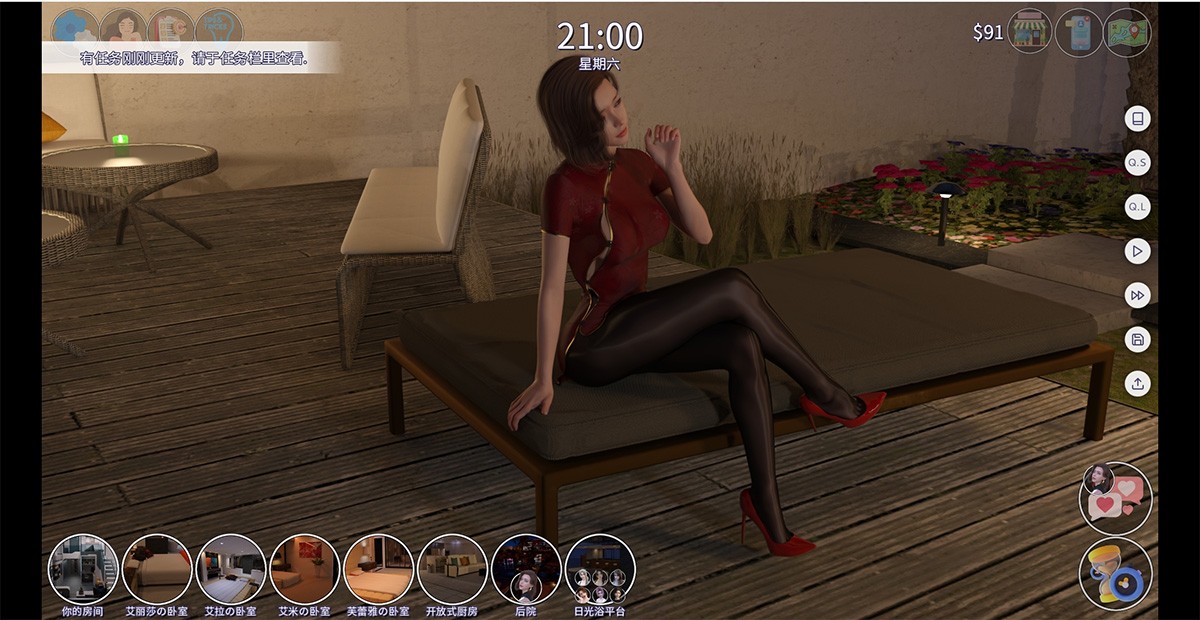Go to 你的房间 (your room)
Viewport: 1200px width, 620px height.
click(x=84, y=568)
